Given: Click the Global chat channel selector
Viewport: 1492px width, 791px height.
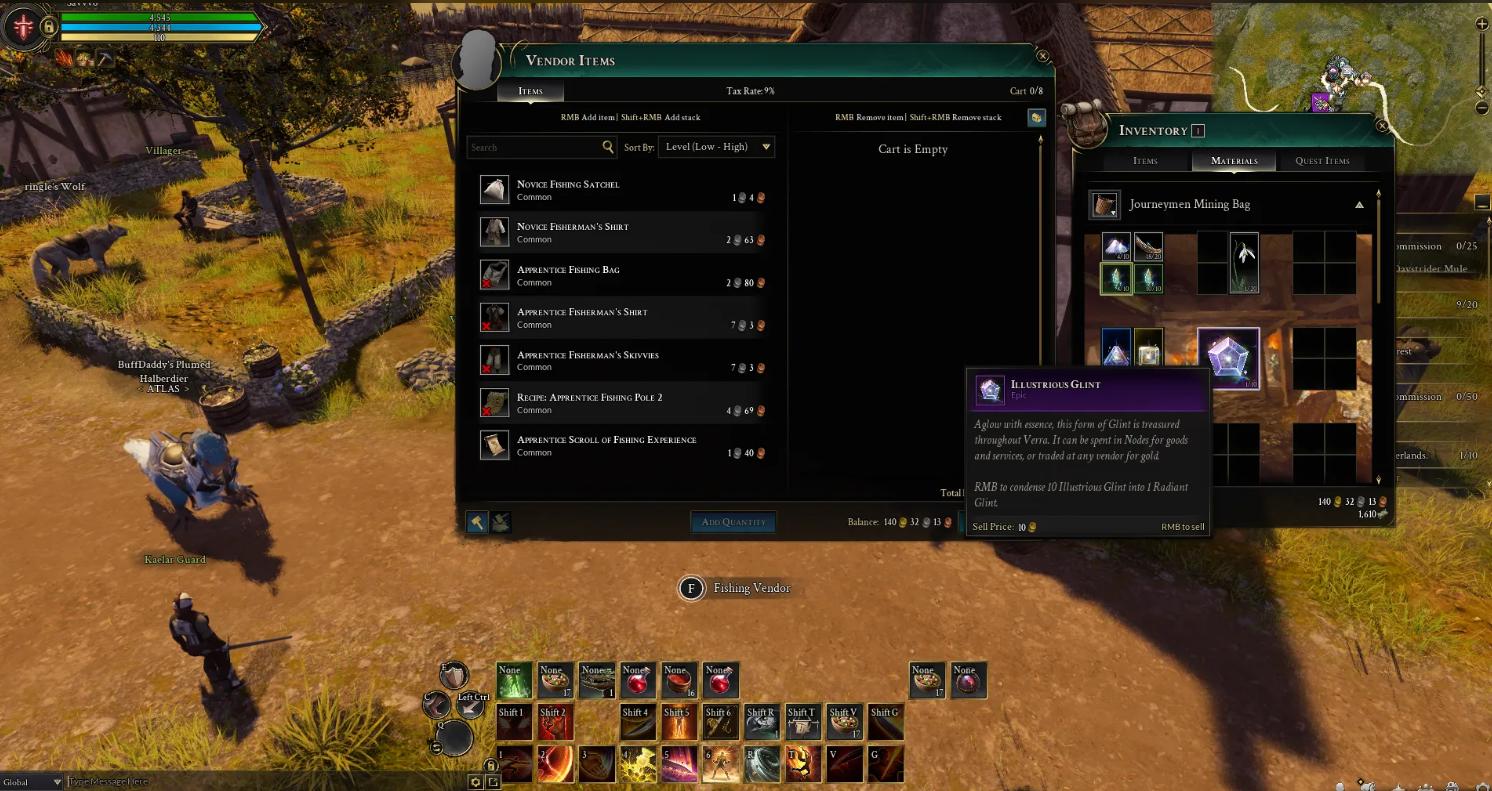Looking at the screenshot, I should 30,782.
